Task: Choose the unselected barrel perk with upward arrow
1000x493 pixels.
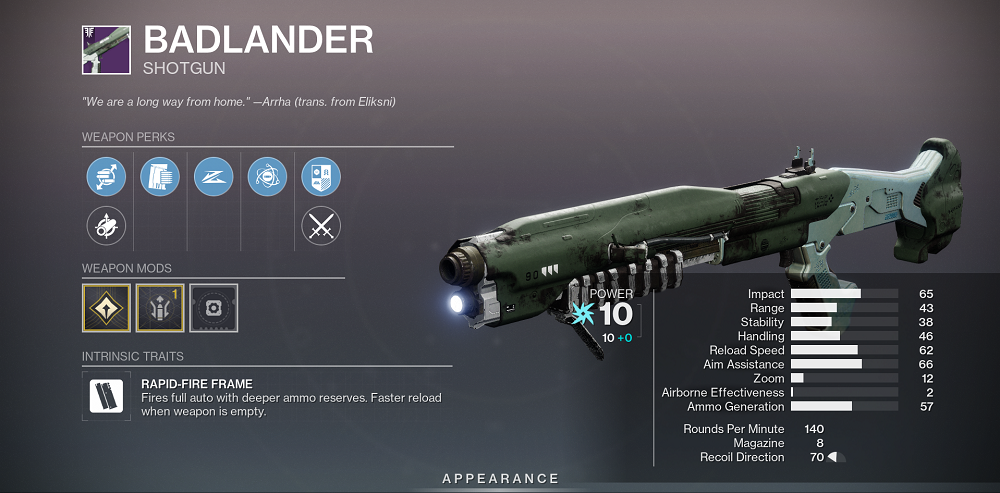Action: [106, 226]
